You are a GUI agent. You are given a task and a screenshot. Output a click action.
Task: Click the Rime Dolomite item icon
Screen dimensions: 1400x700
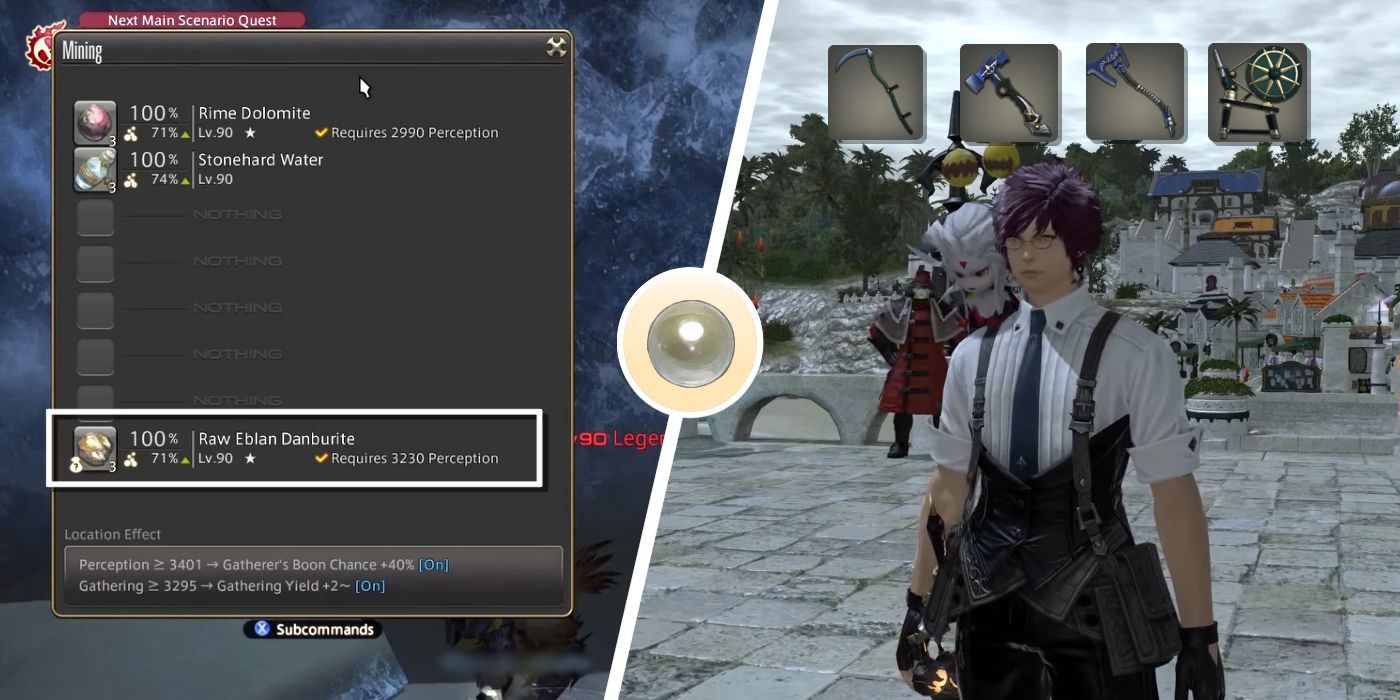(95, 123)
